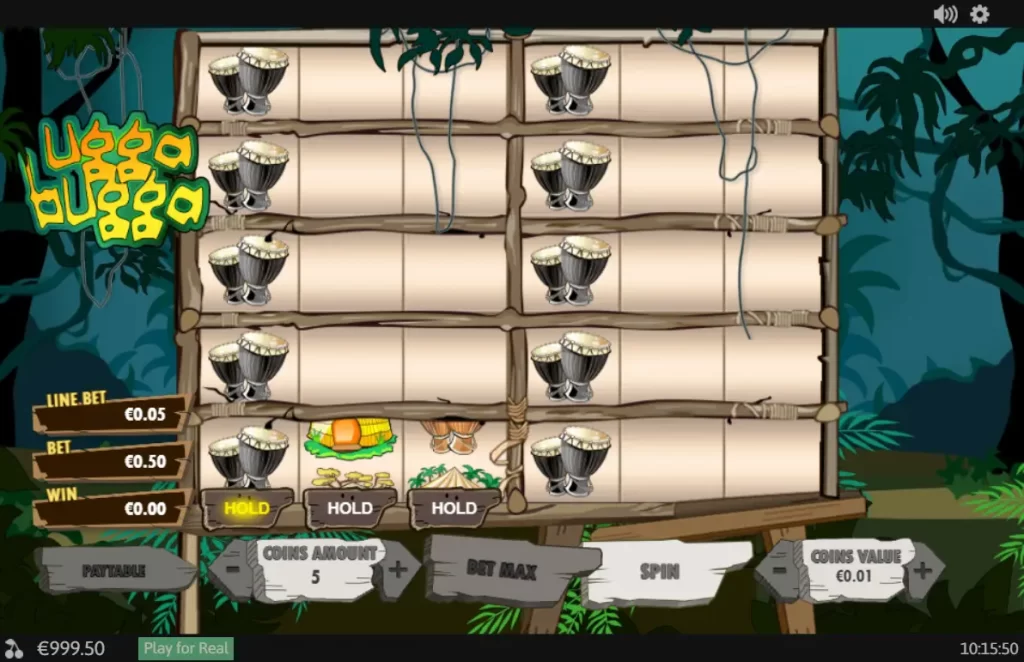
Task: Mute the game sound
Action: pyautogui.click(x=944, y=14)
